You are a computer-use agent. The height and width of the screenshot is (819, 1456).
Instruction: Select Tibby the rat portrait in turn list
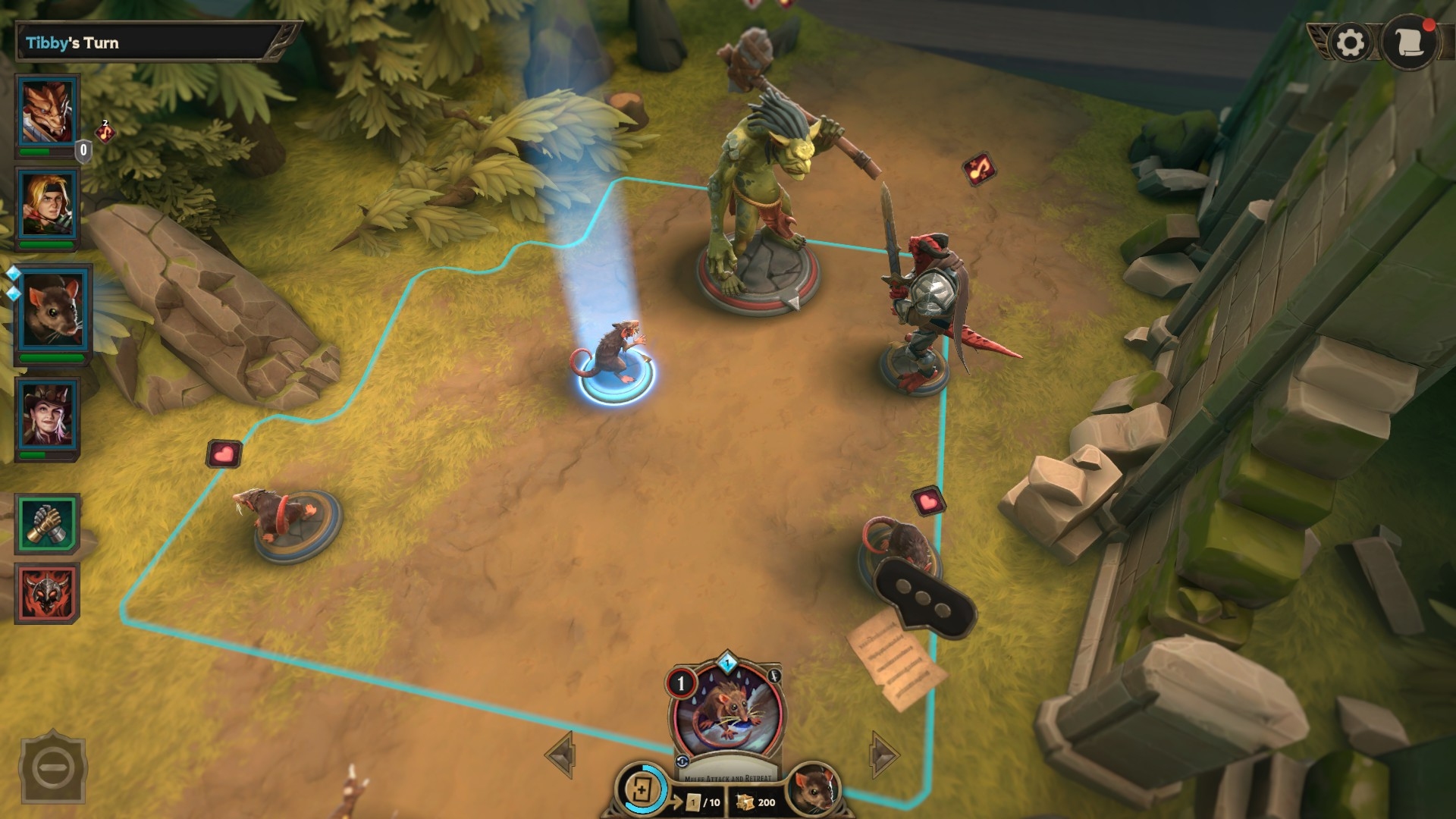point(52,311)
